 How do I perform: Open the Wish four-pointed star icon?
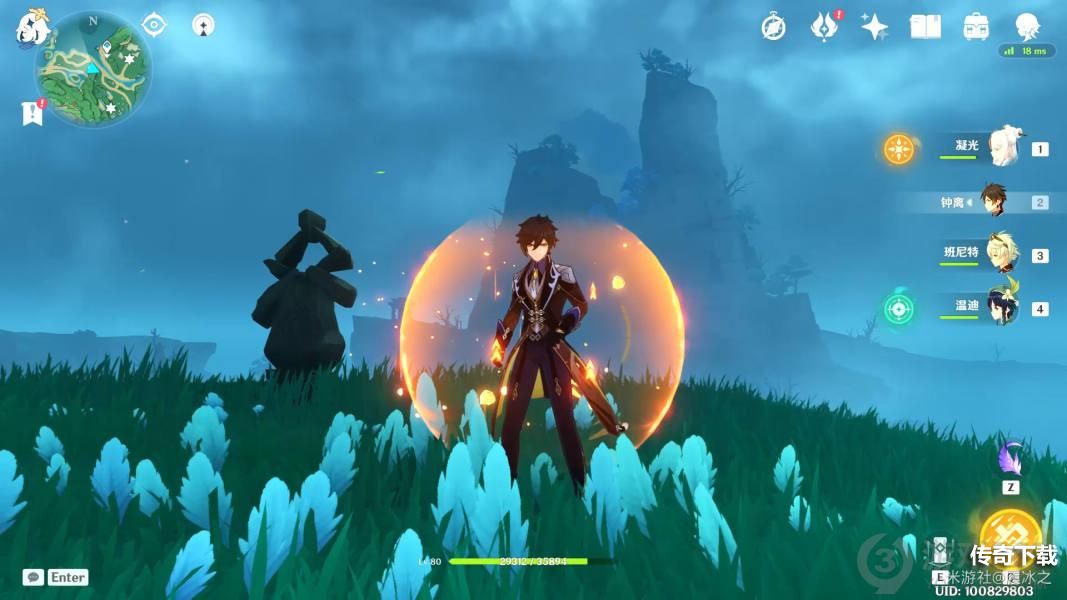(x=875, y=27)
